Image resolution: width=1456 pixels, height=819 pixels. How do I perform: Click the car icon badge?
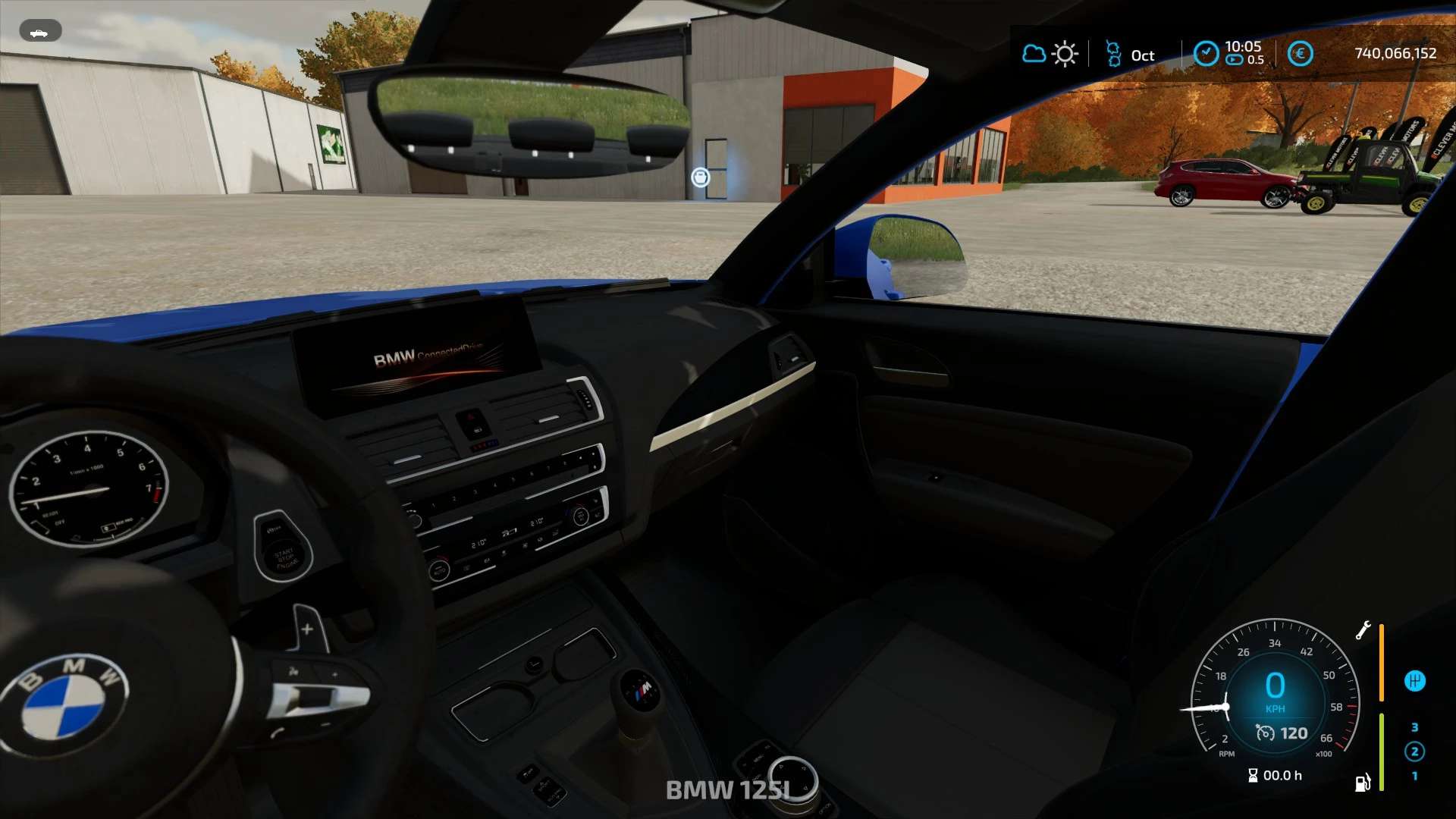tap(39, 31)
